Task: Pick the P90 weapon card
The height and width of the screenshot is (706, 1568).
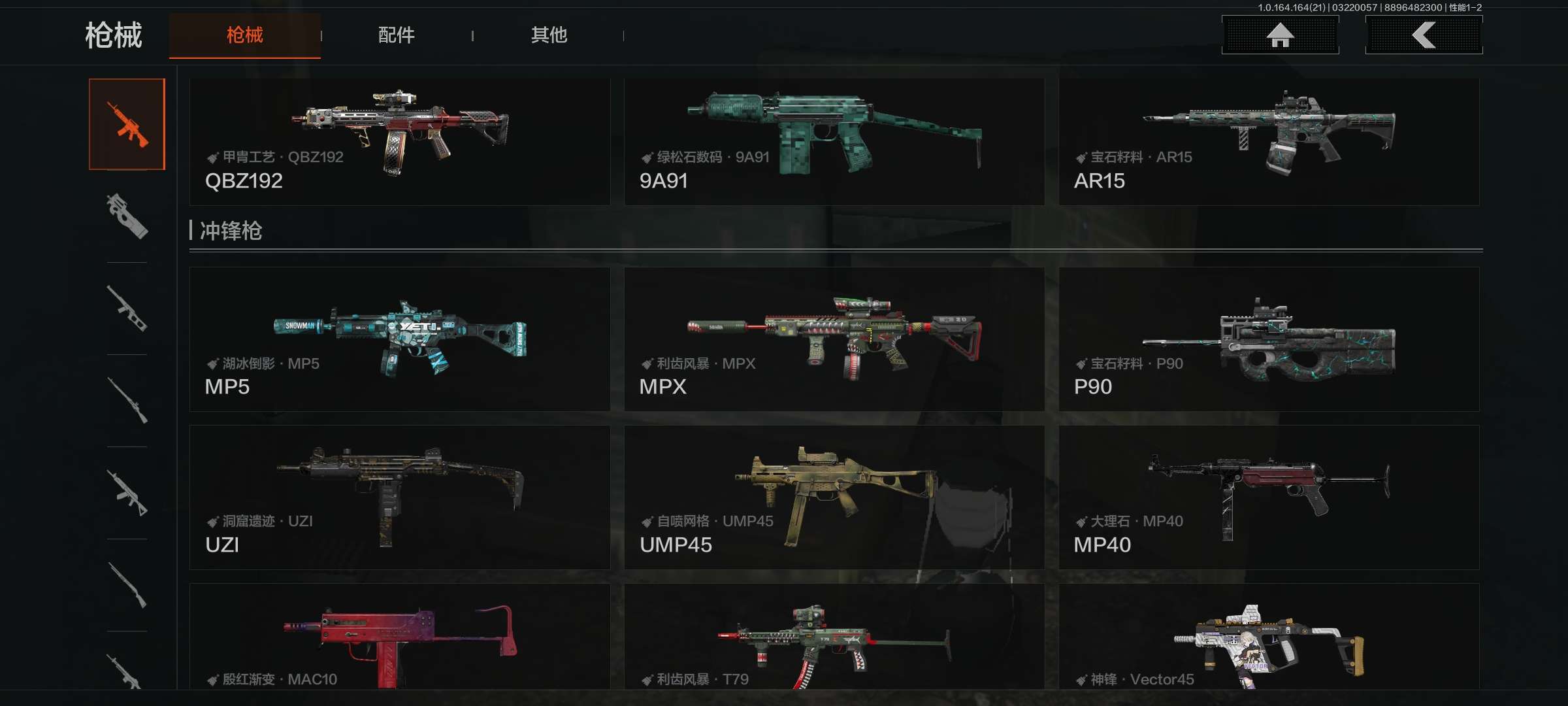Action: click(x=1268, y=339)
